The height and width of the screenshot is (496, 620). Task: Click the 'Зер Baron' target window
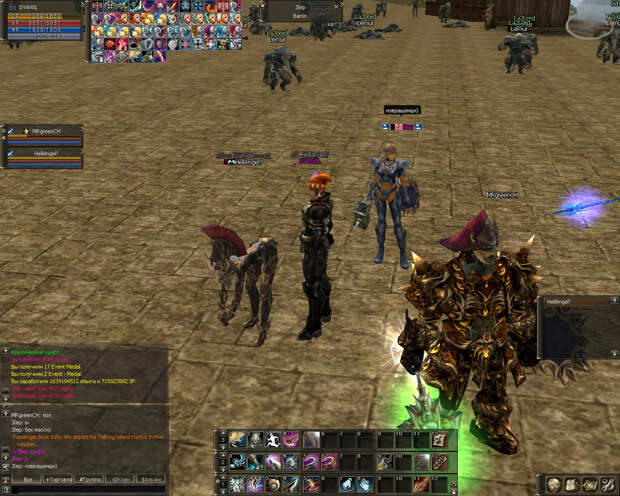click(301, 11)
